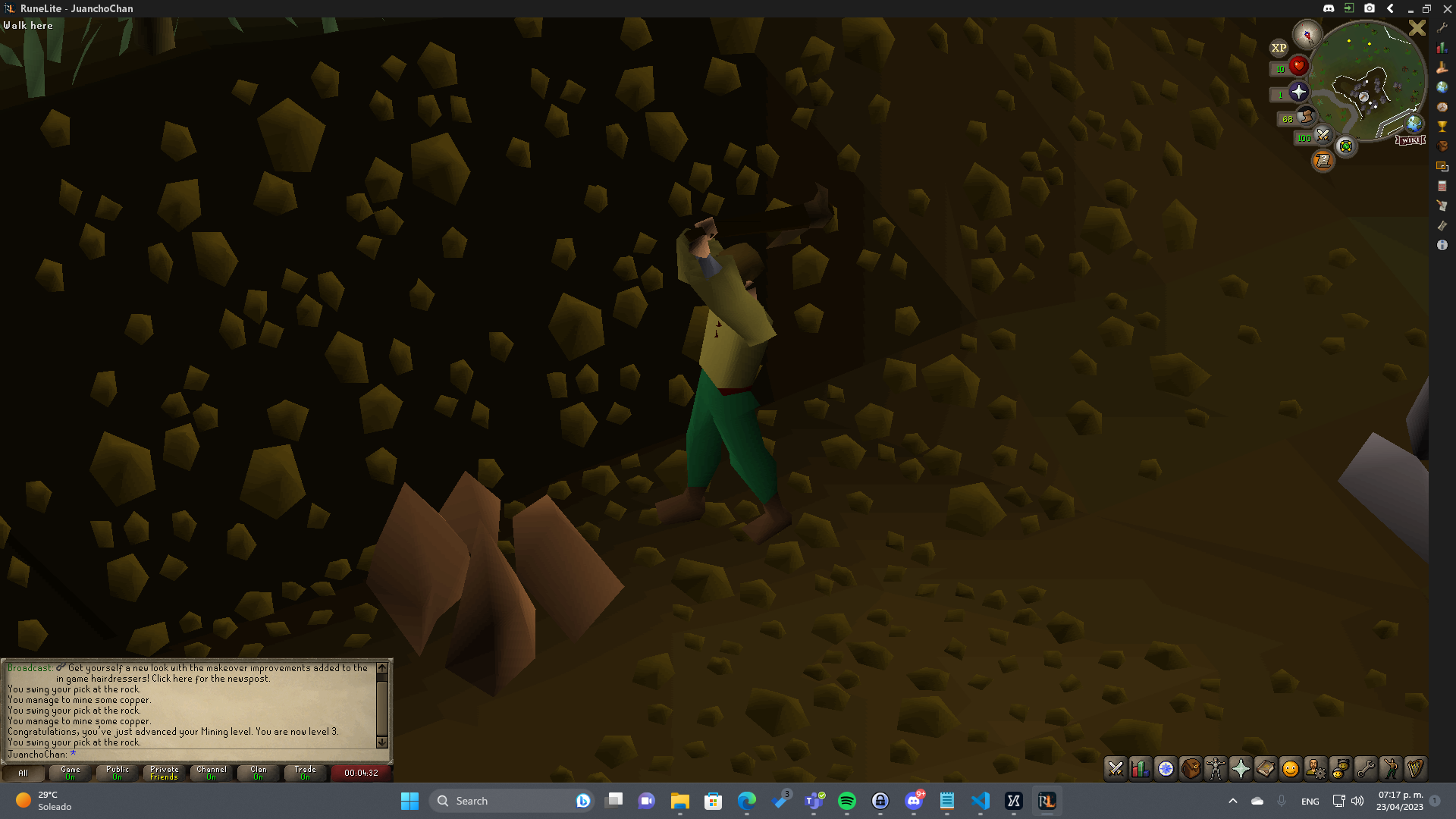Viewport: 1456px width, 819px height.
Task: Open the Music player tab
Action: (x=1417, y=768)
